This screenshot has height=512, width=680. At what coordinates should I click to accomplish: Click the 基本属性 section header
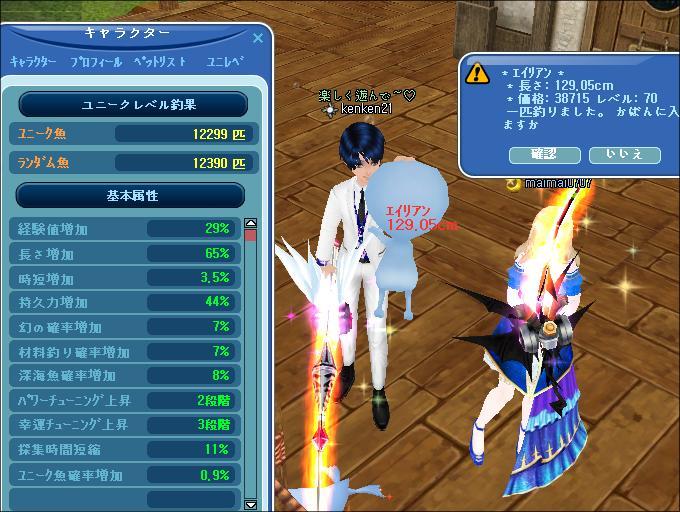[x=131, y=195]
